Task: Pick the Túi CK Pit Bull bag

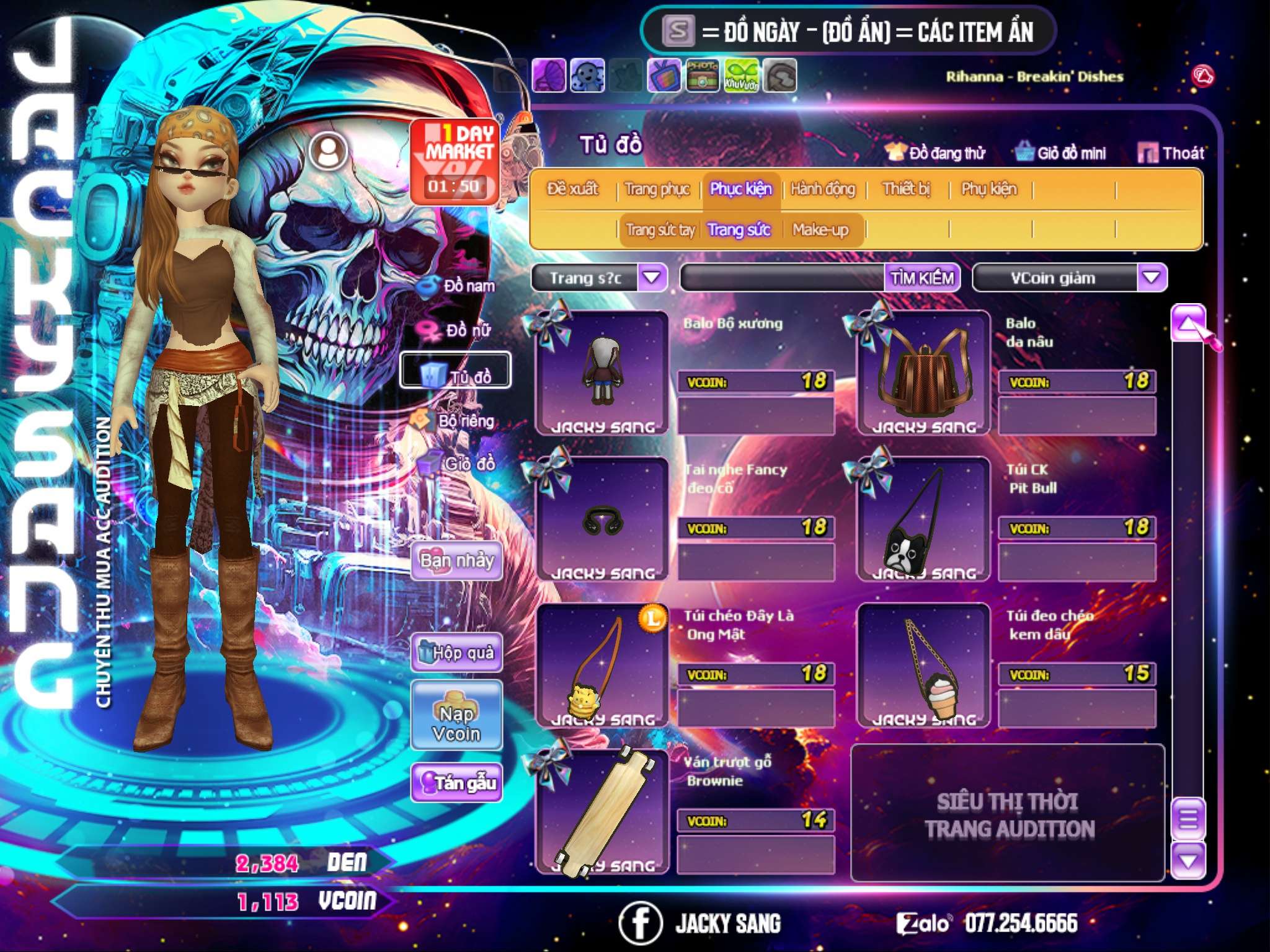Action: (923, 519)
